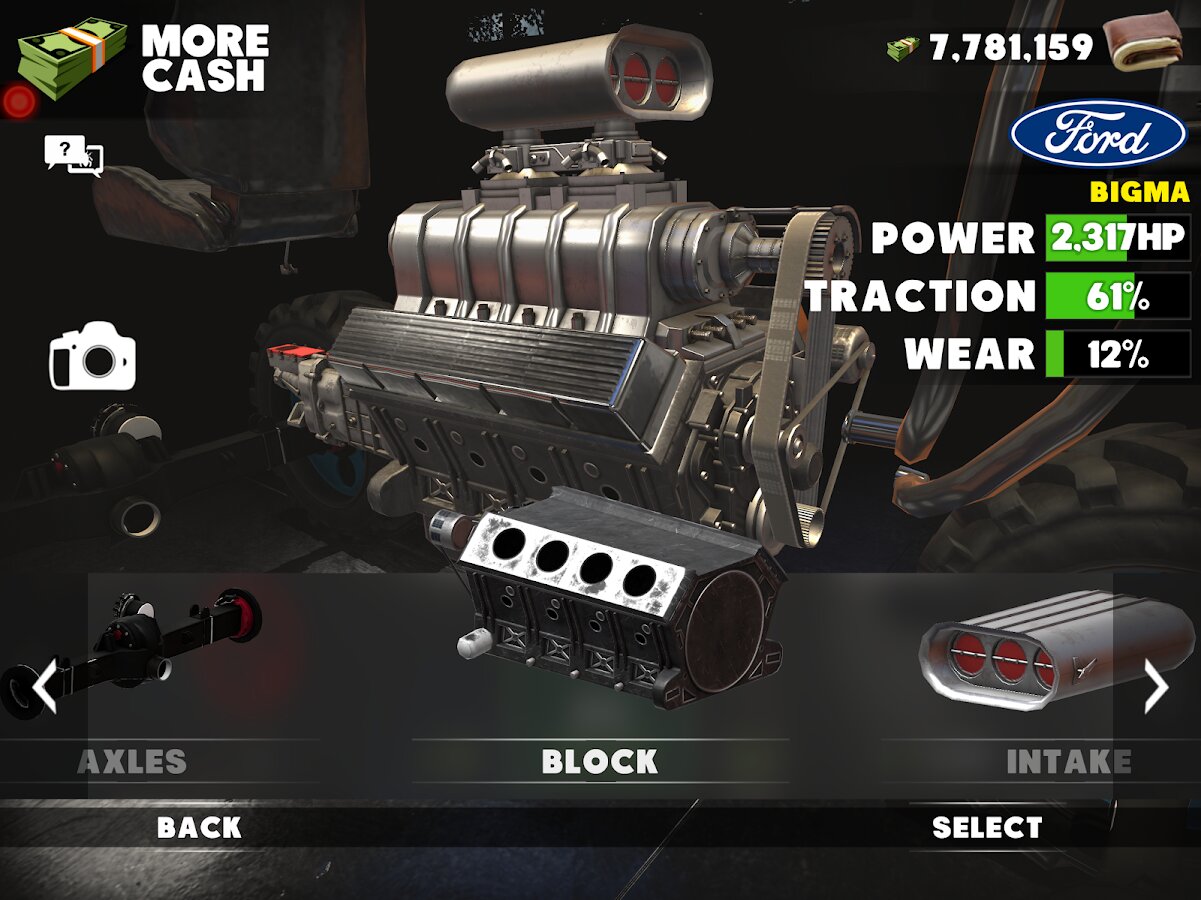Tap the Ford brand logo
Image resolution: width=1201 pixels, height=900 pixels.
1098,134
